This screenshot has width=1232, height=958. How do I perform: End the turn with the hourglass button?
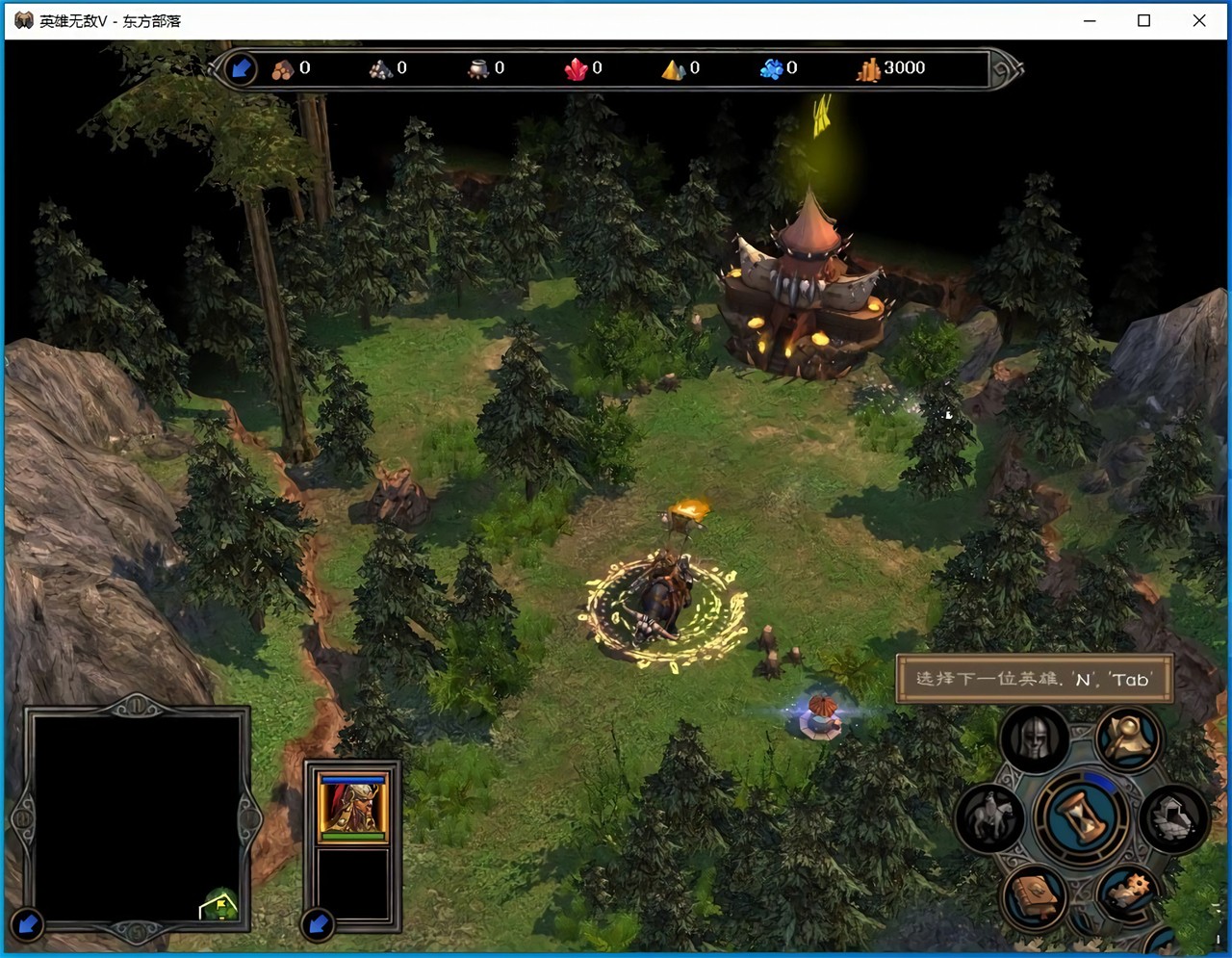(1081, 816)
